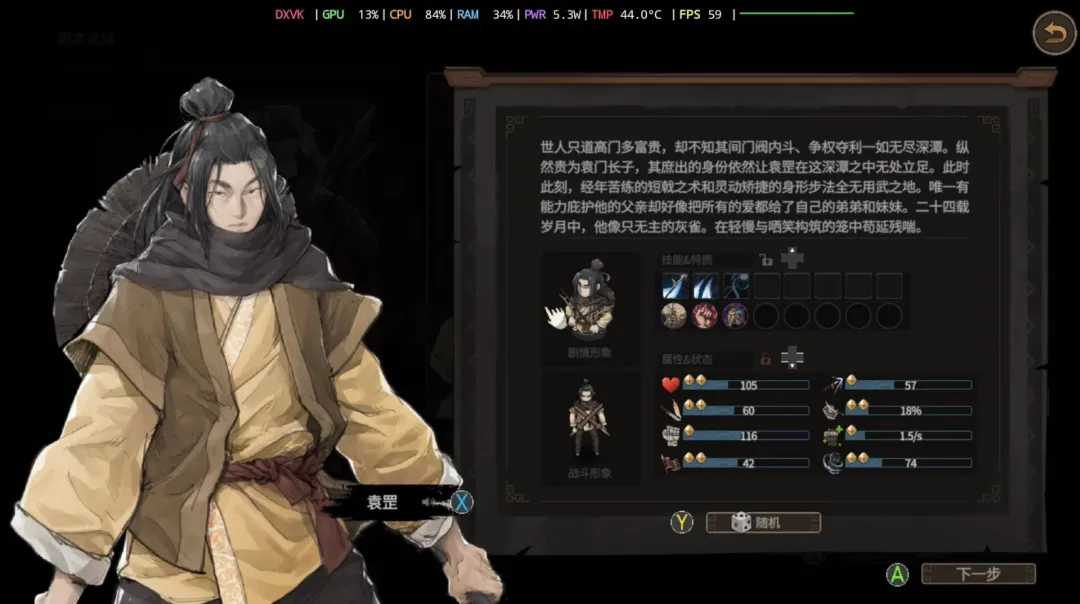This screenshot has width=1080, height=604.
Task: Select the third dark curved-strike skill icon
Action: (736, 286)
